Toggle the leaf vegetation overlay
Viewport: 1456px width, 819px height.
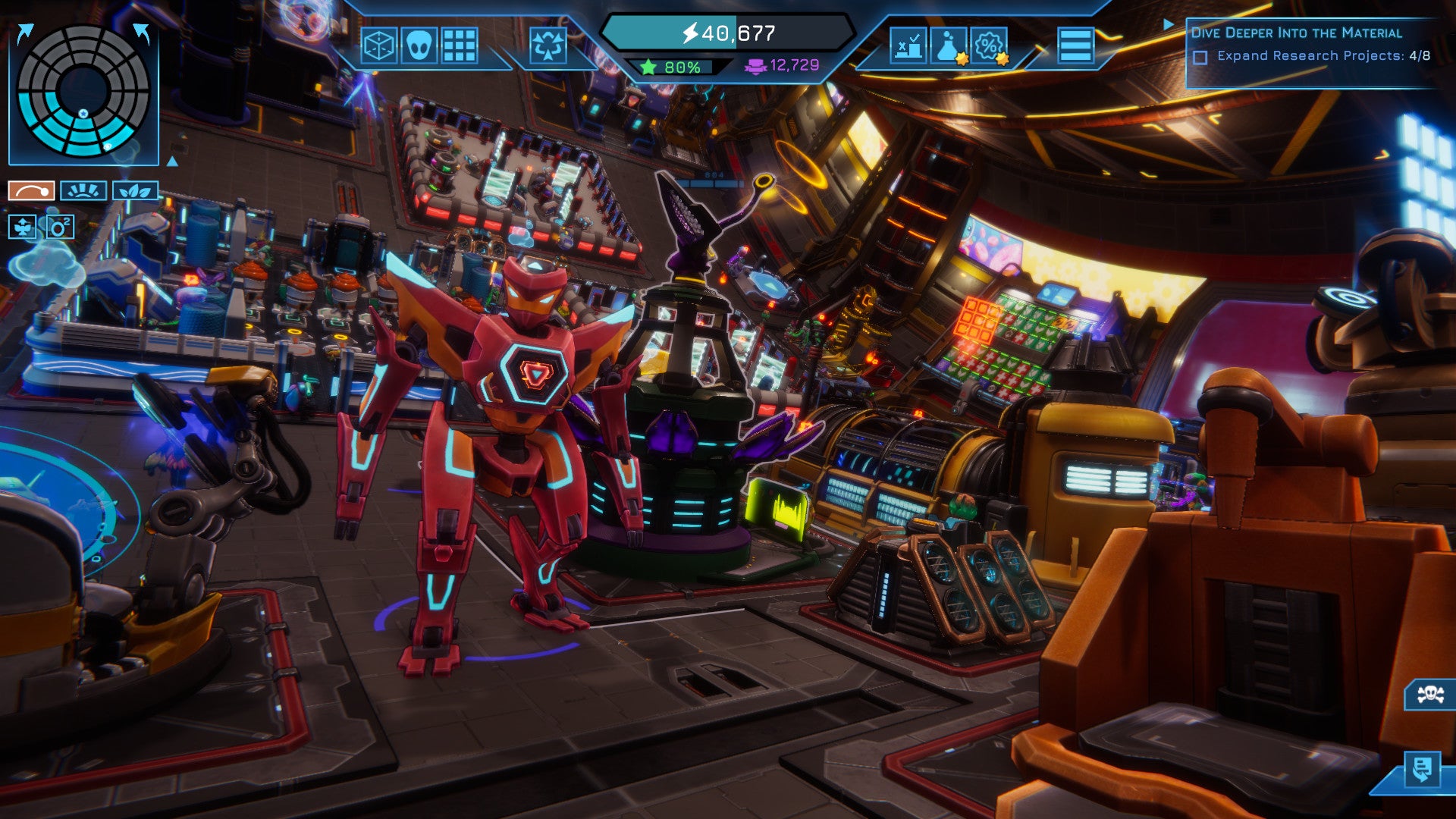coord(135,190)
